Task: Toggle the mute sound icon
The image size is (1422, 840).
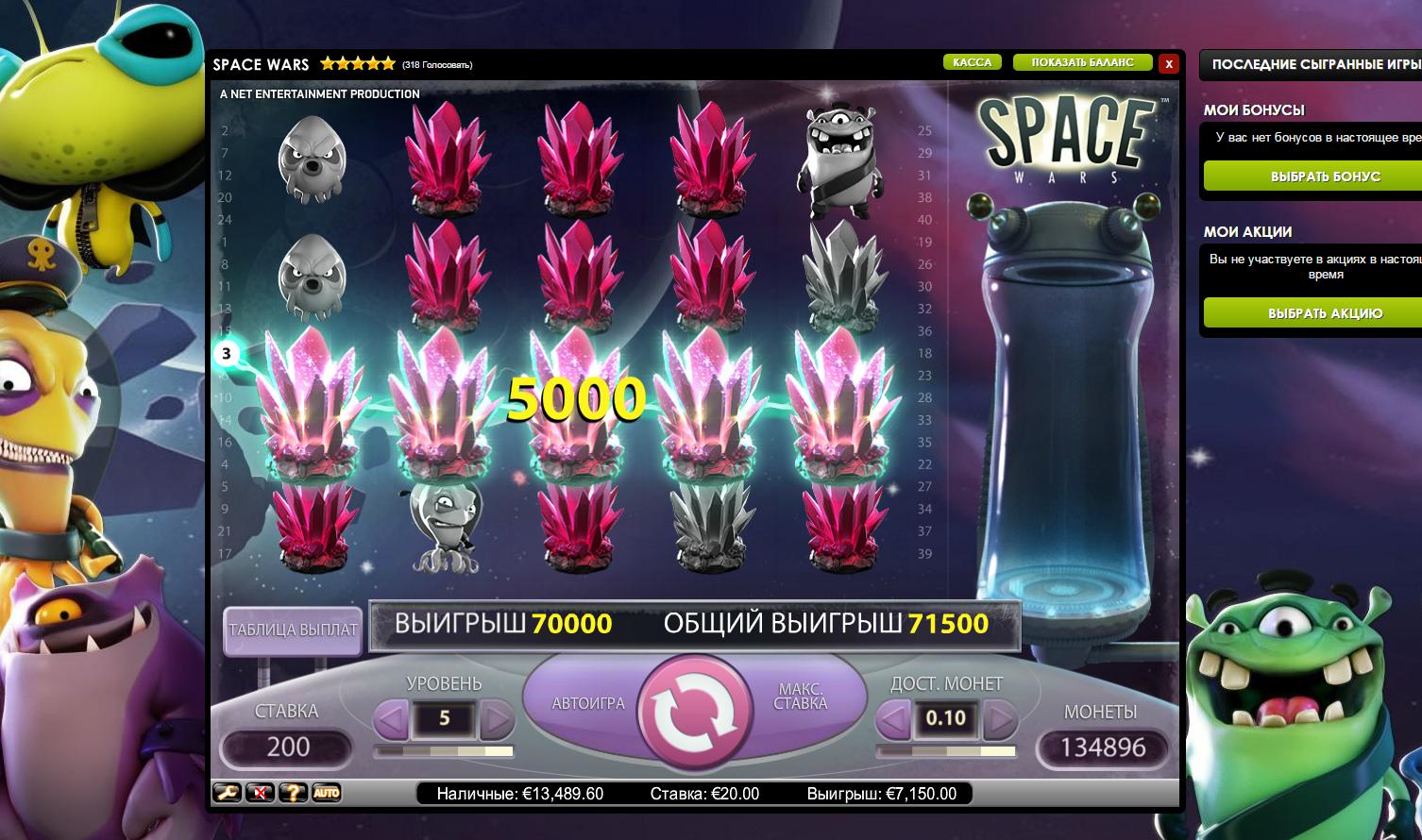Action: (x=260, y=793)
